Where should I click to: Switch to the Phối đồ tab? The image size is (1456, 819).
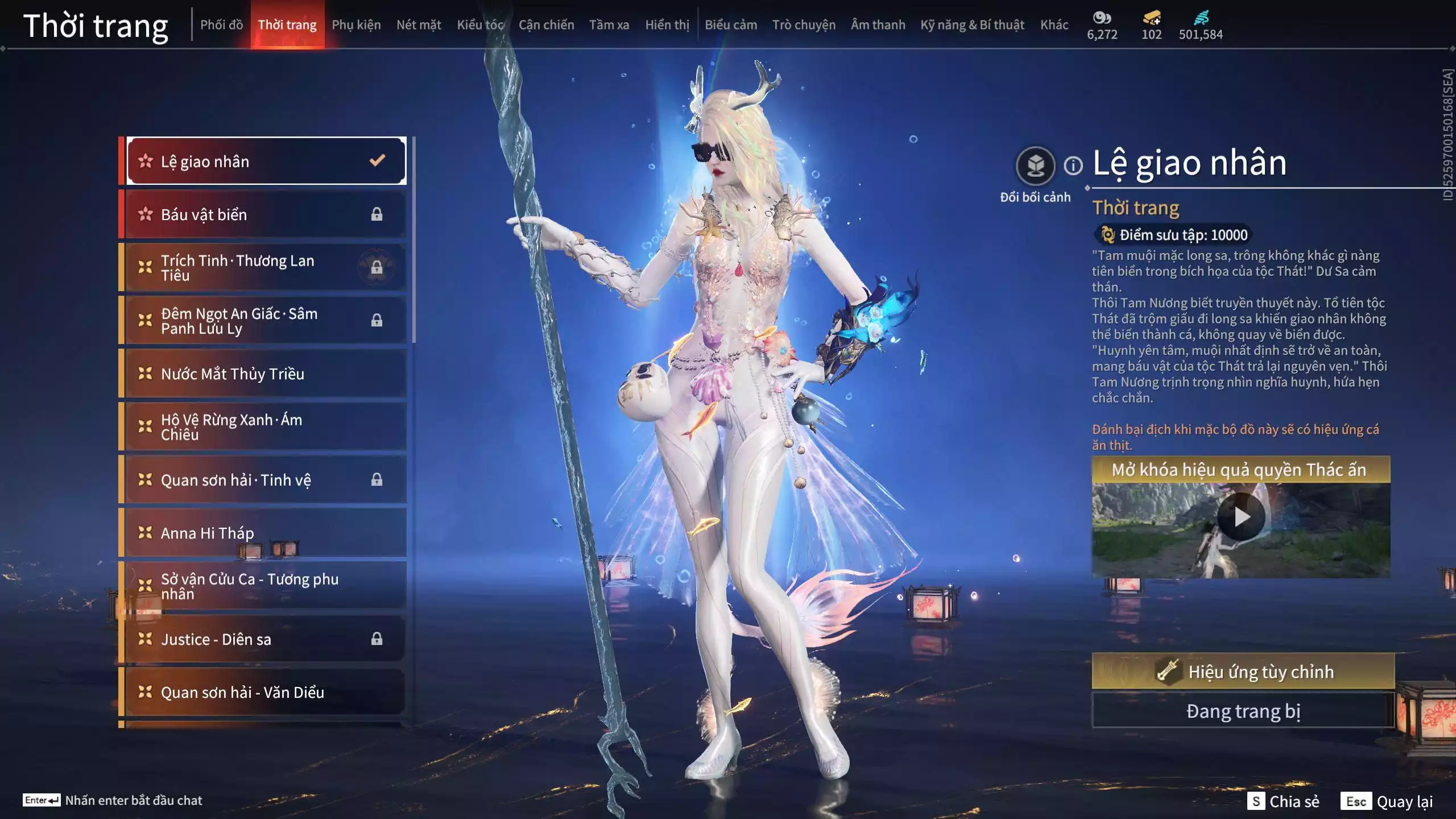point(221,25)
